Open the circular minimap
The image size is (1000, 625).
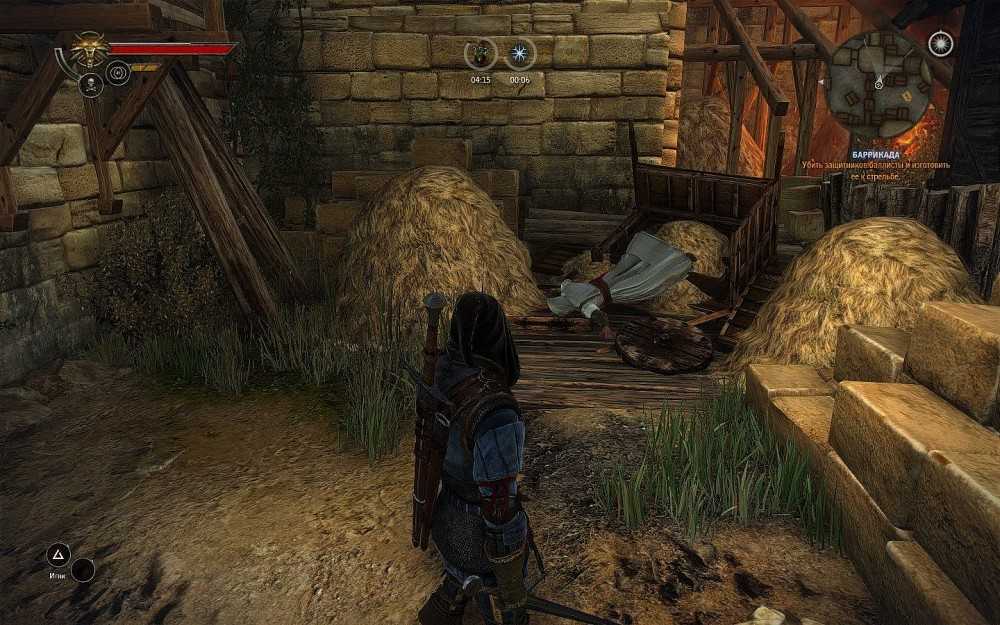880,82
